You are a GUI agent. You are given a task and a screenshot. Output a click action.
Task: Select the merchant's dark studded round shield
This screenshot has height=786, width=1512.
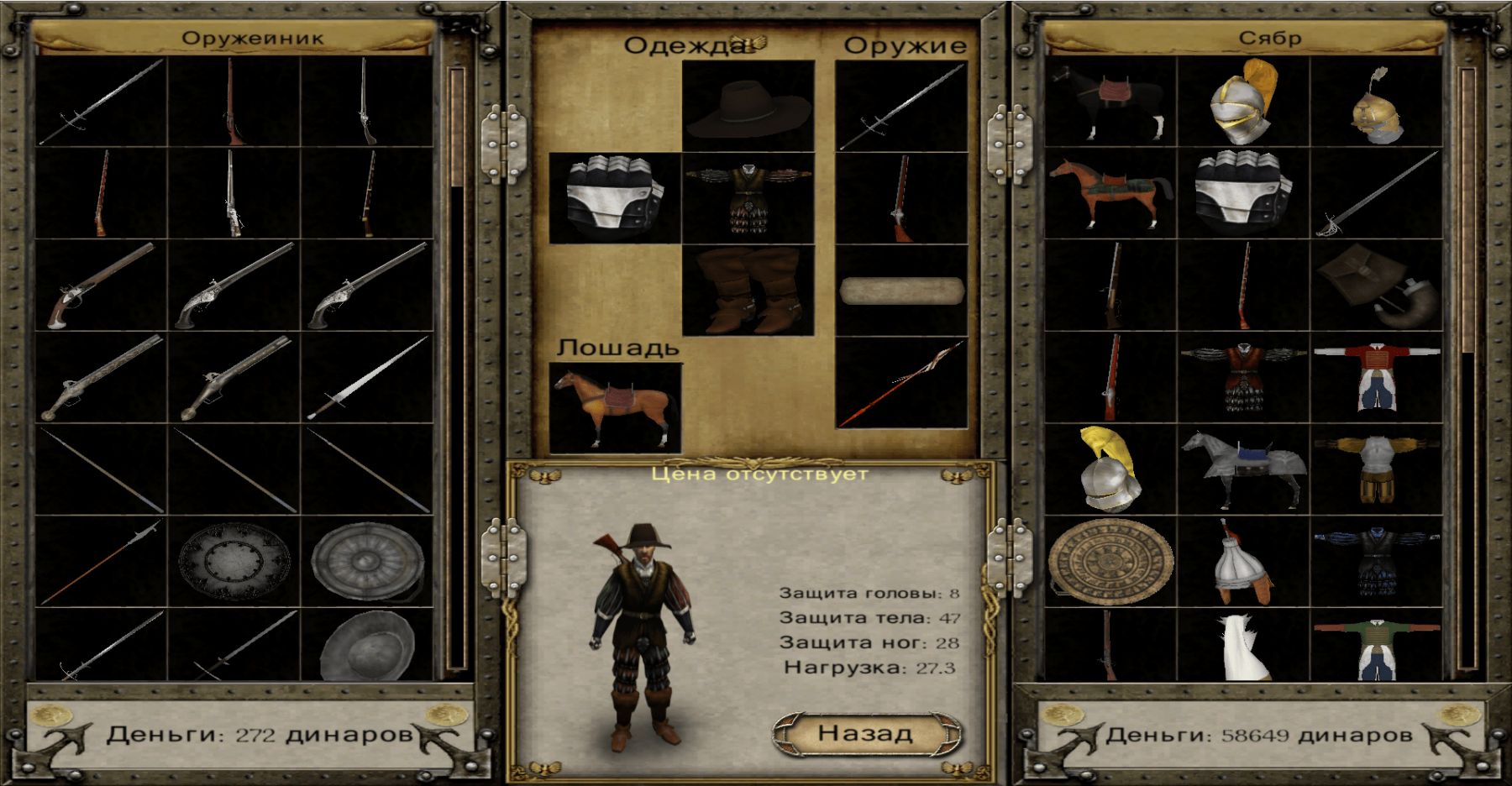coord(234,561)
